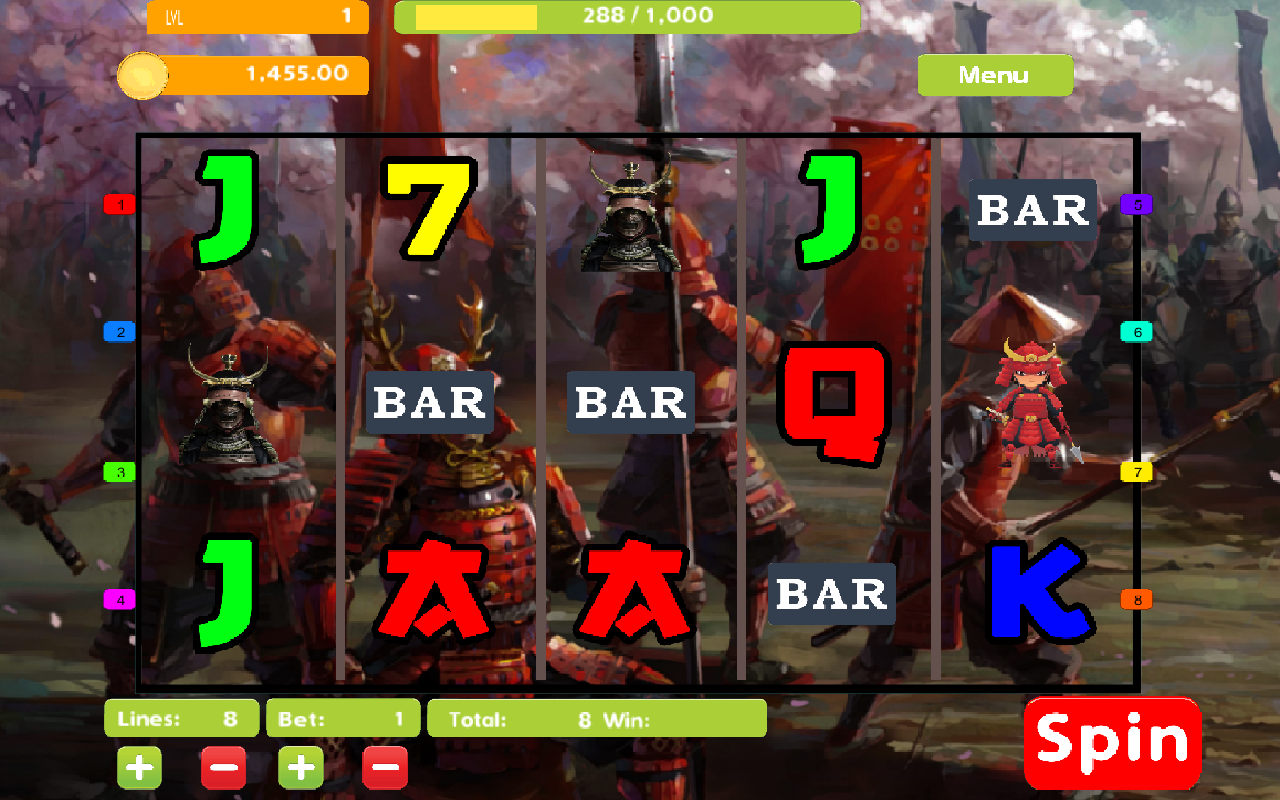Open the Menu
This screenshot has height=800, width=1280.
[995, 75]
